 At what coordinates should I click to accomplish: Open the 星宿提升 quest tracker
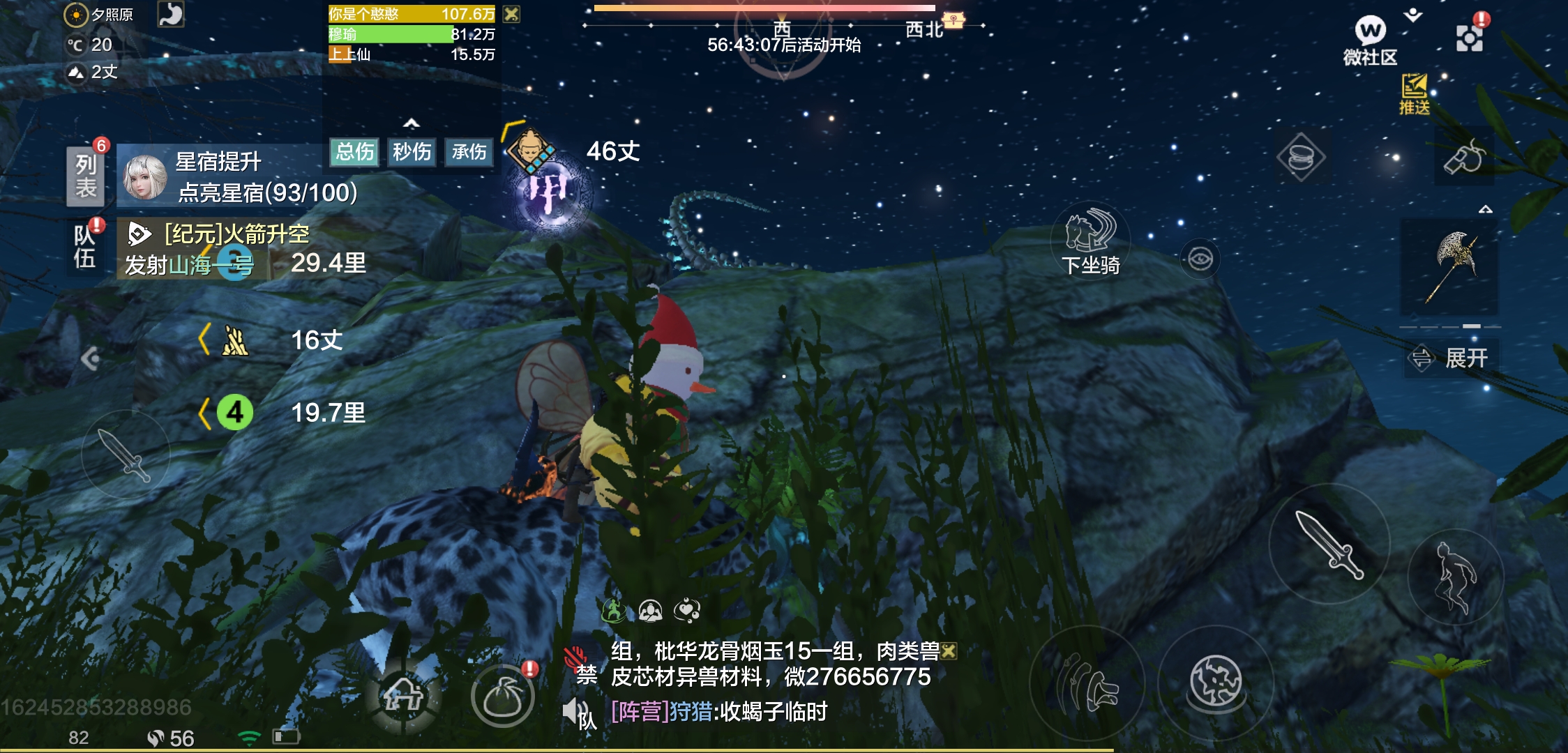coord(237,177)
